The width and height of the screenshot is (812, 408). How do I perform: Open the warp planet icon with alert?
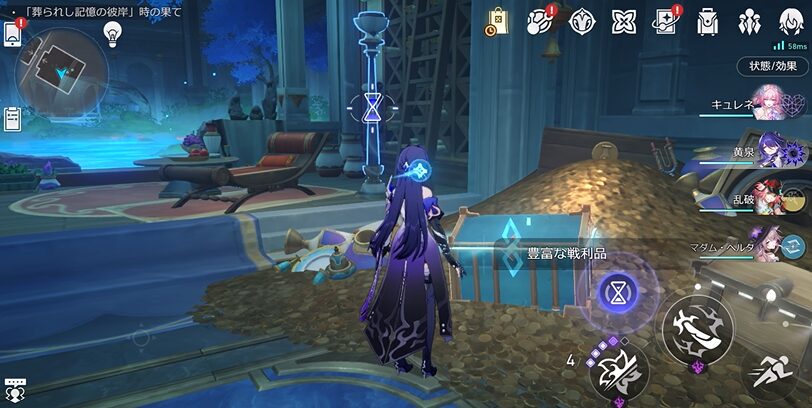(540, 20)
